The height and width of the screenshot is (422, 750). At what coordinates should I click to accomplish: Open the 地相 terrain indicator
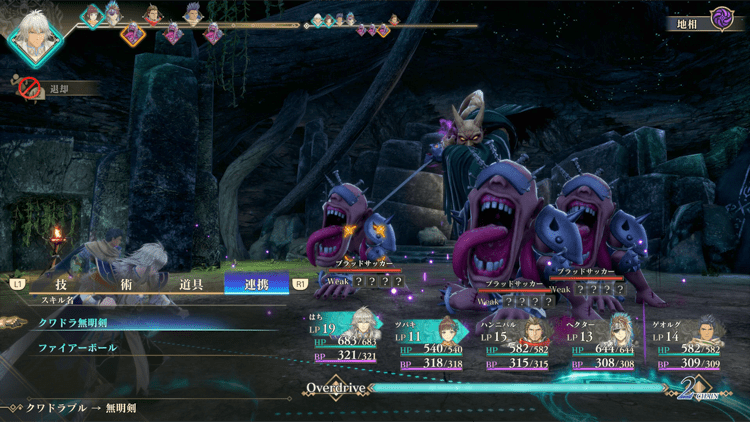pyautogui.click(x=704, y=22)
